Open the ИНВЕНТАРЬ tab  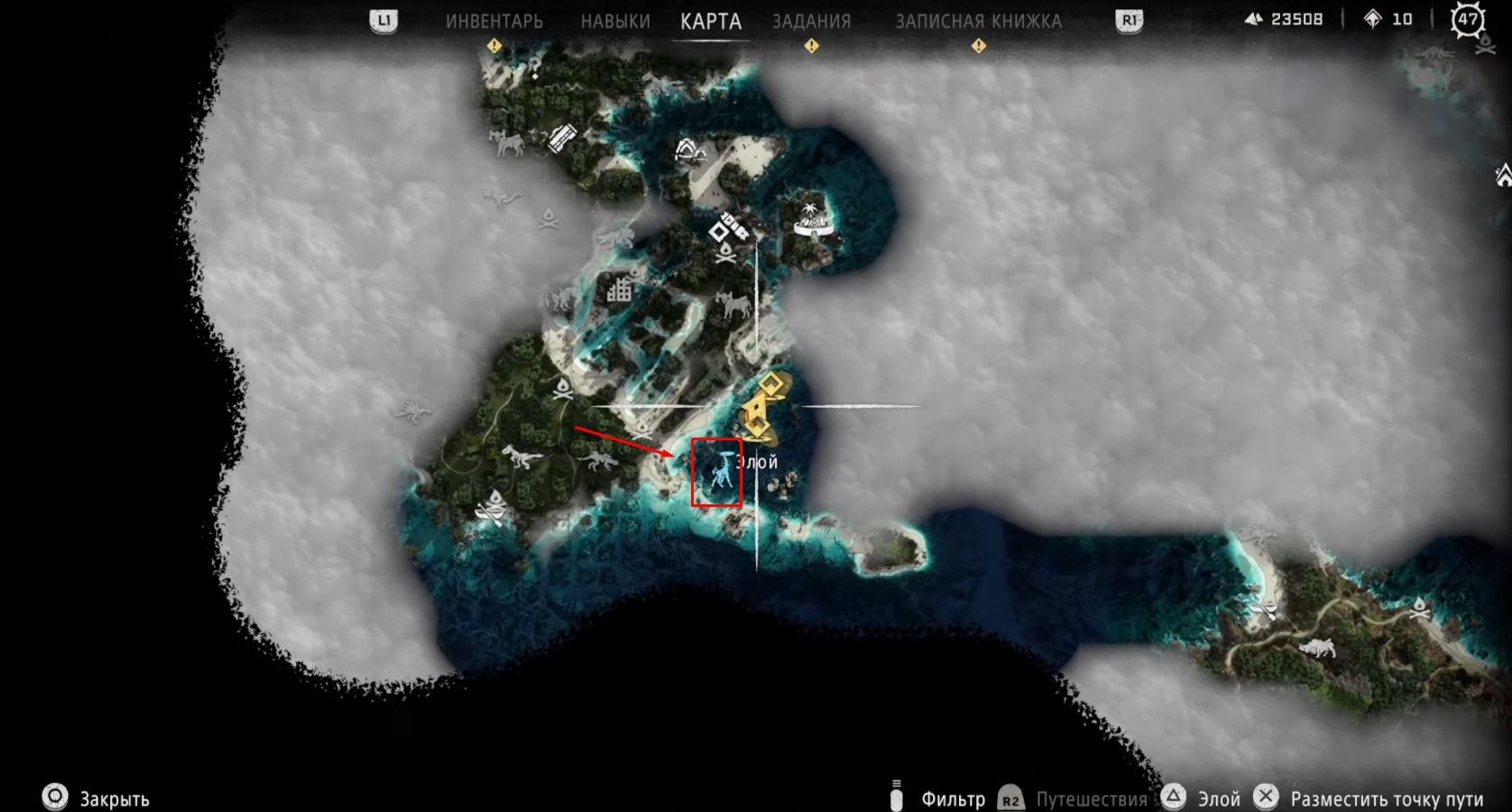coord(493,21)
